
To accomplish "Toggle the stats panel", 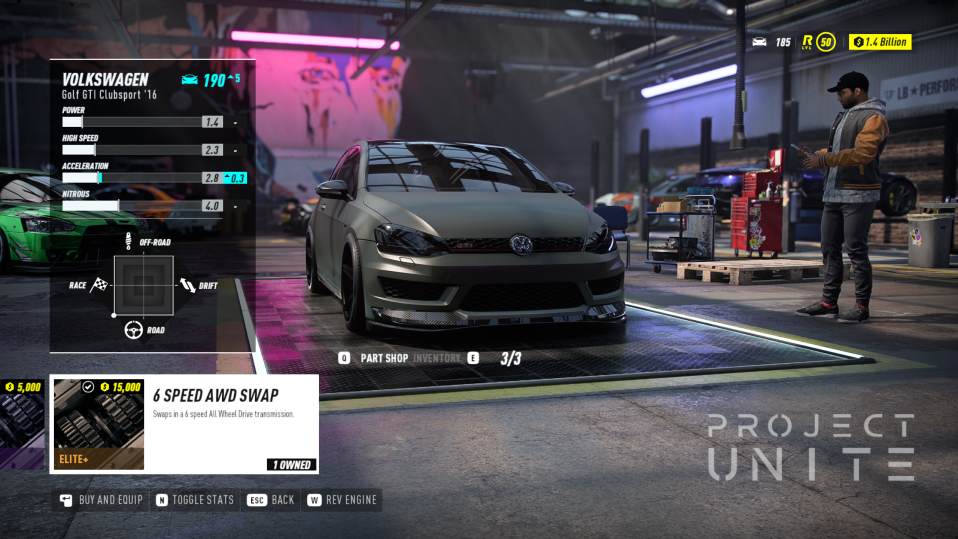I will [195, 500].
